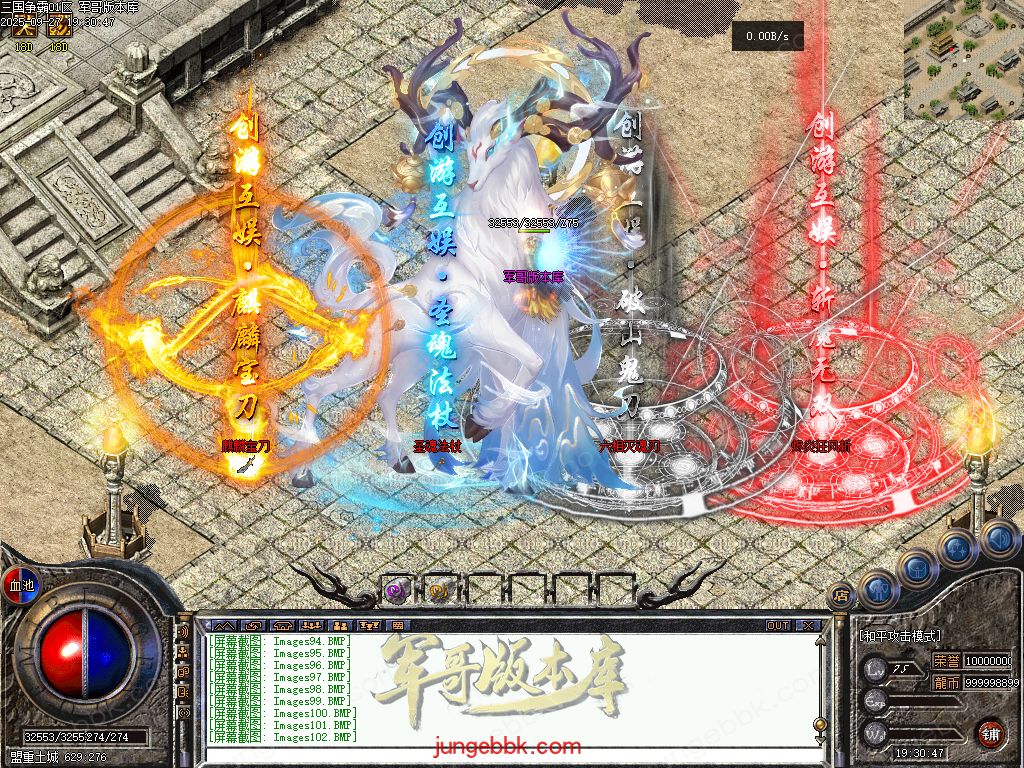The height and width of the screenshot is (768, 1024).
Task: Open the 血池 blood pool button
Action: point(22,585)
